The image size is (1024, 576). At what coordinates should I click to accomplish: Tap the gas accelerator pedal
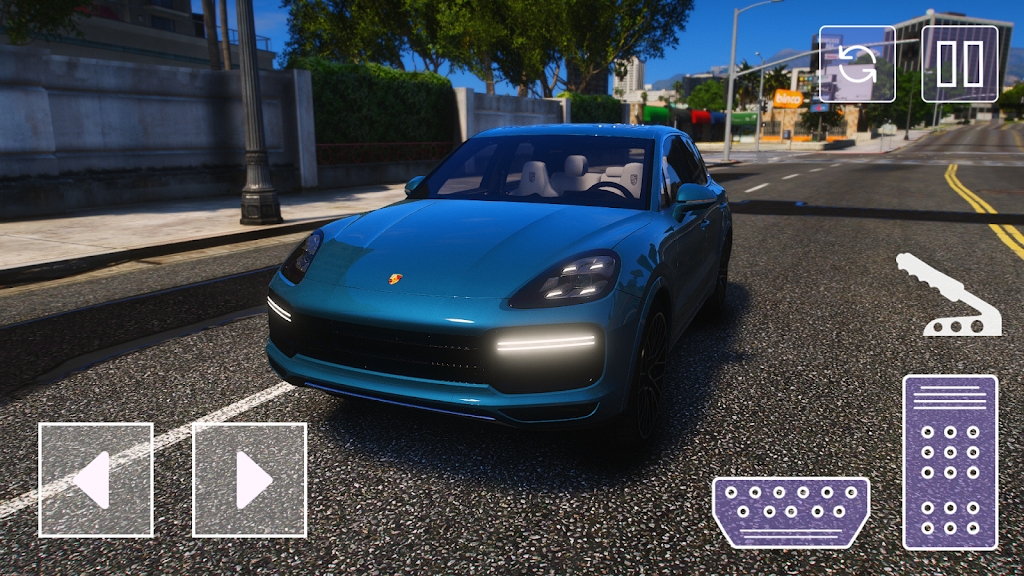(x=950, y=462)
